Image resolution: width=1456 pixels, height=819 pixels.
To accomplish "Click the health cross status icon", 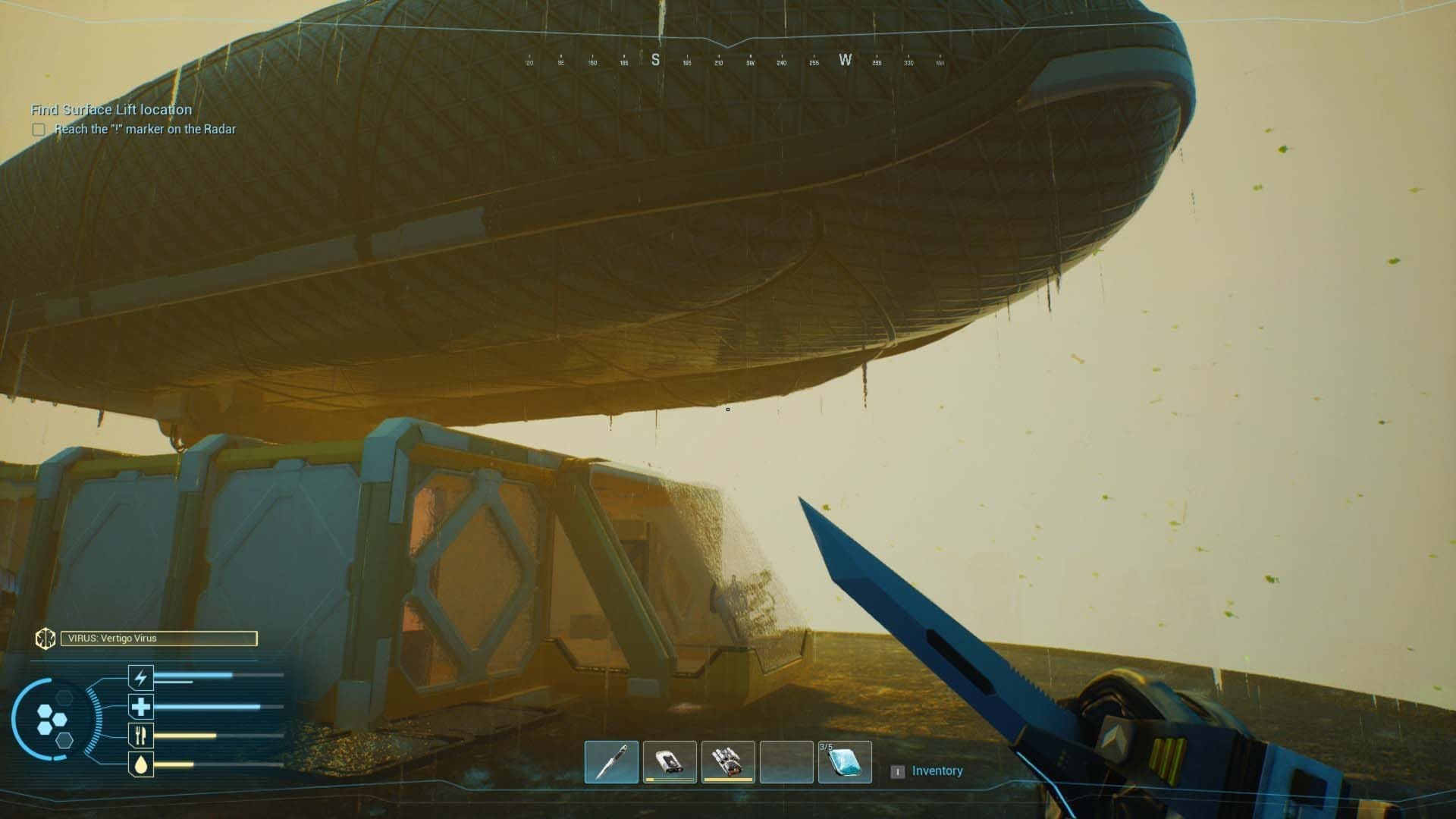I will (140, 706).
